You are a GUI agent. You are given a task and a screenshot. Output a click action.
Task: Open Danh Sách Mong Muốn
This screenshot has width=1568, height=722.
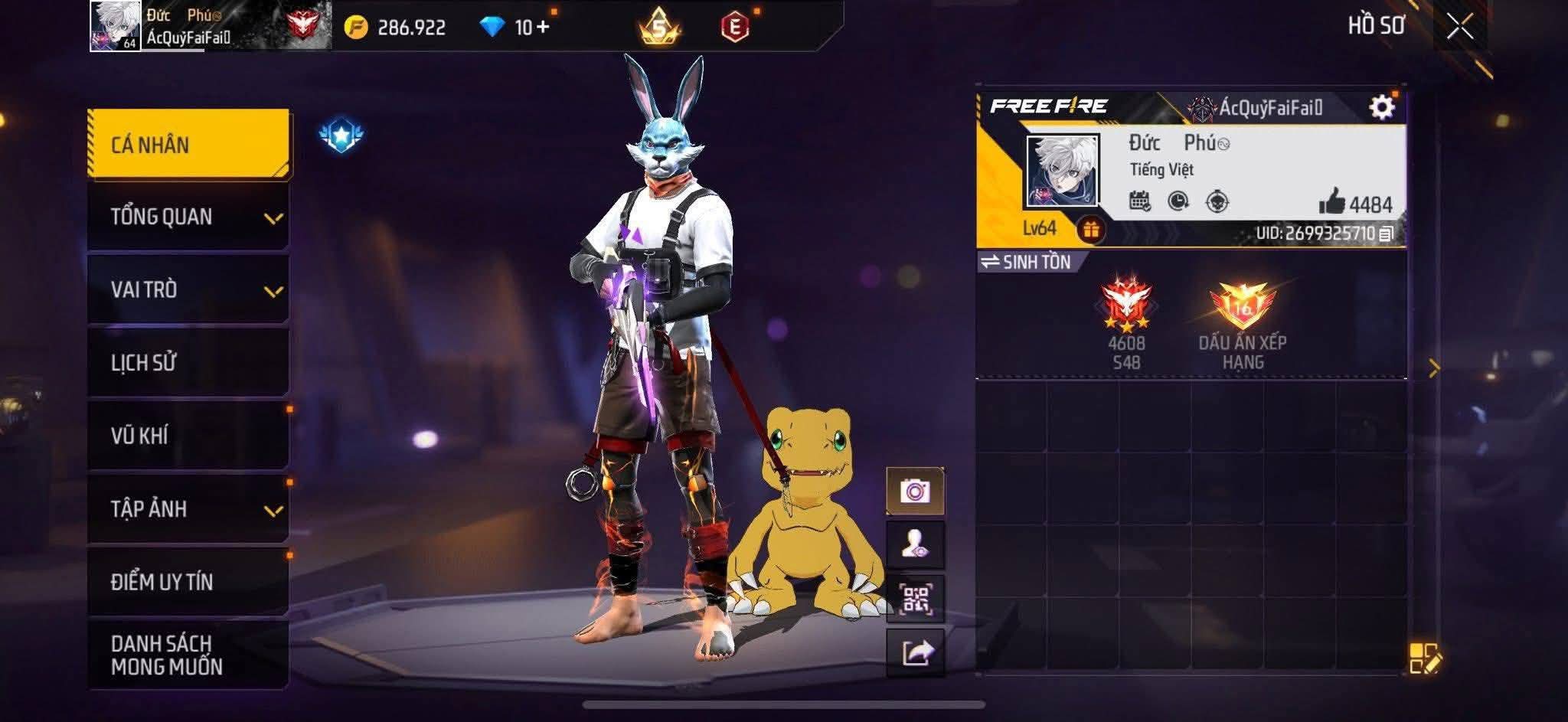pos(188,655)
